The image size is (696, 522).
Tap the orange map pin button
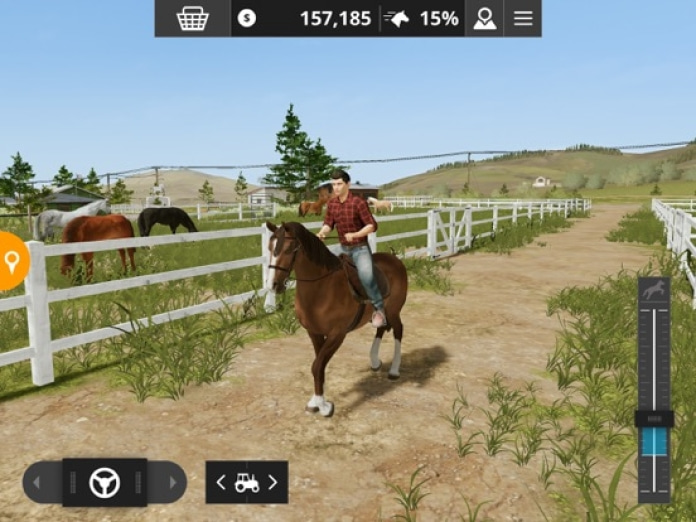[12, 261]
